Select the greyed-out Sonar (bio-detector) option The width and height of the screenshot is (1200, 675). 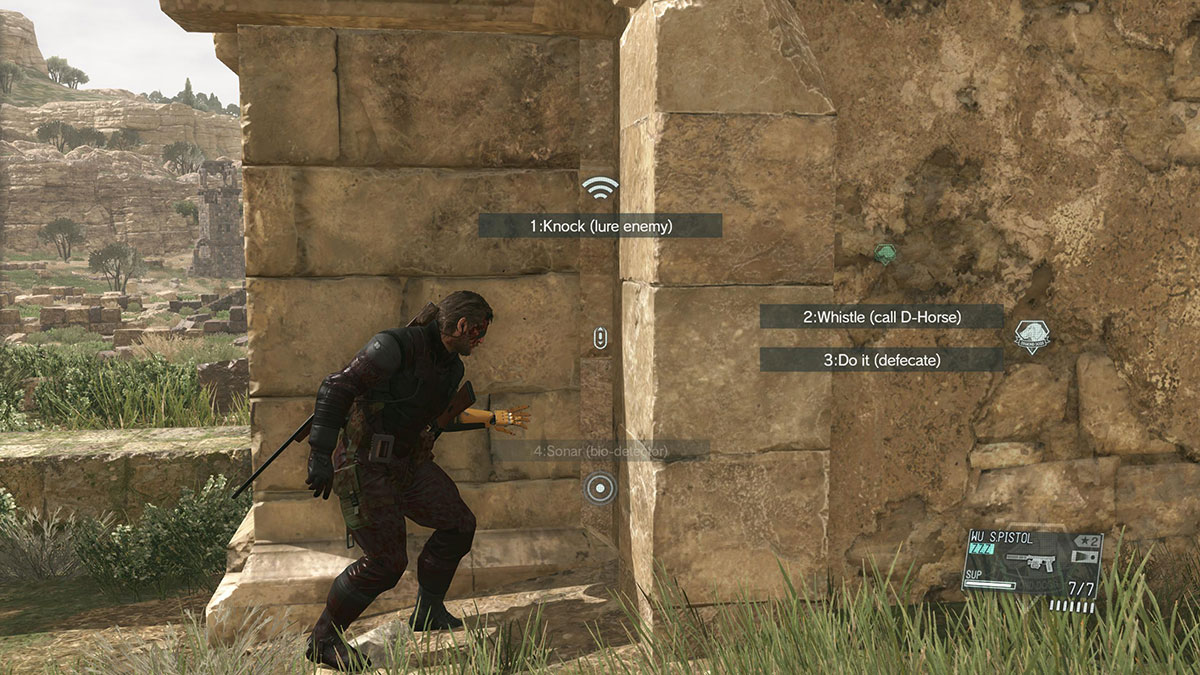(601, 451)
